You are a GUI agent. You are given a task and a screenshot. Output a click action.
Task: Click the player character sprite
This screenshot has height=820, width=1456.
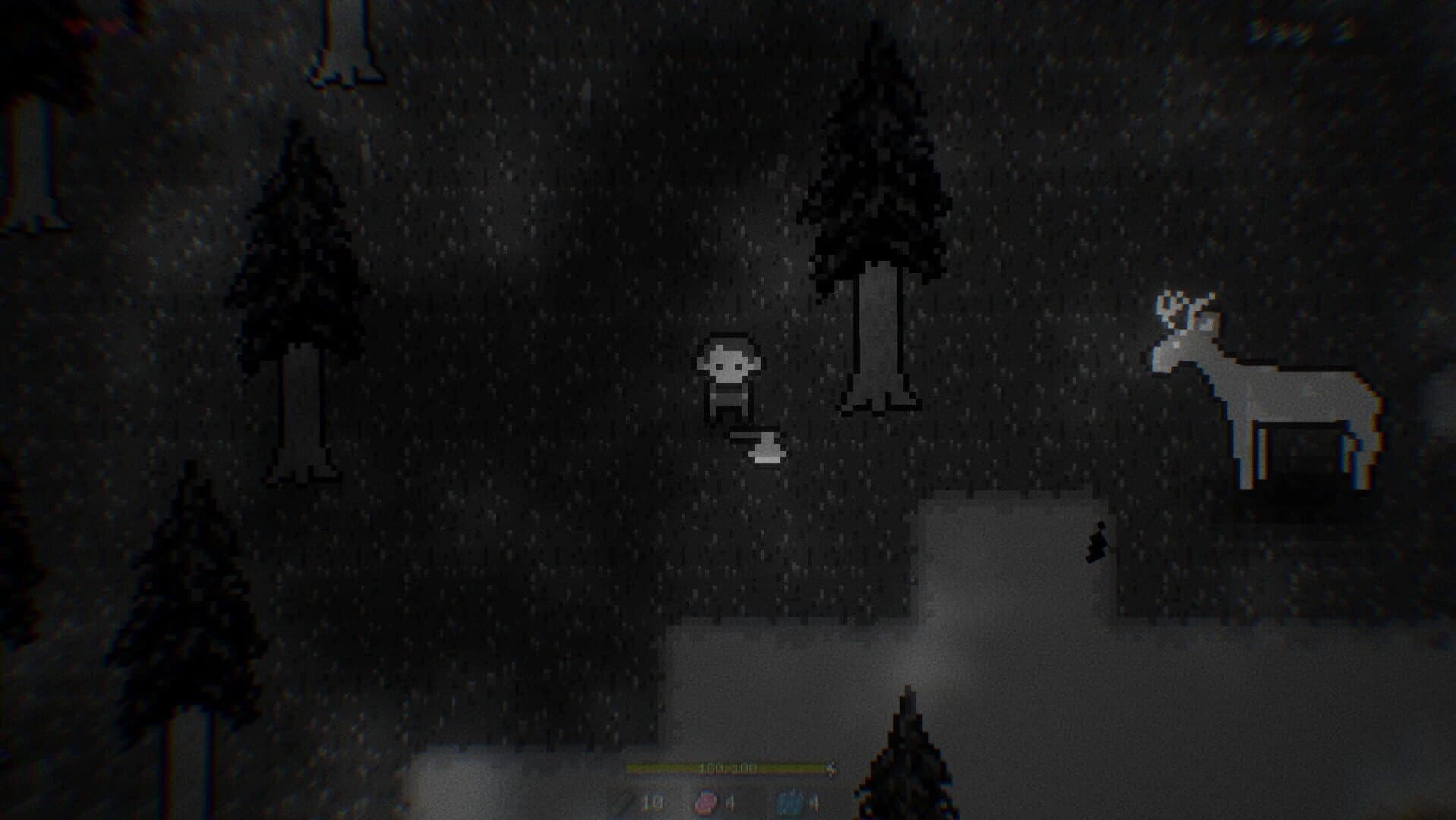pyautogui.click(x=730, y=380)
